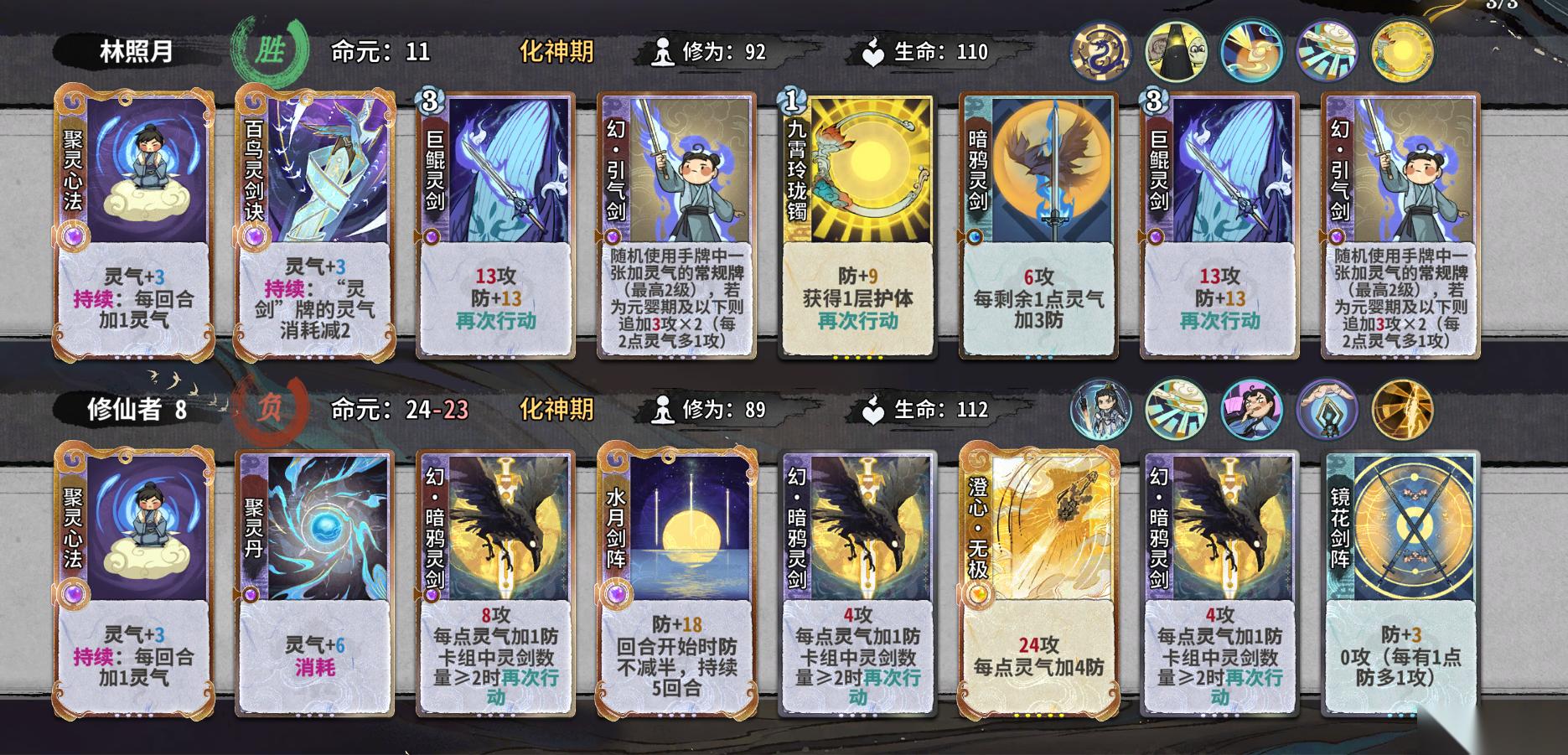The height and width of the screenshot is (755, 1568).
Task: Select the 百鸟灵剑诀 card
Action: click(315, 226)
